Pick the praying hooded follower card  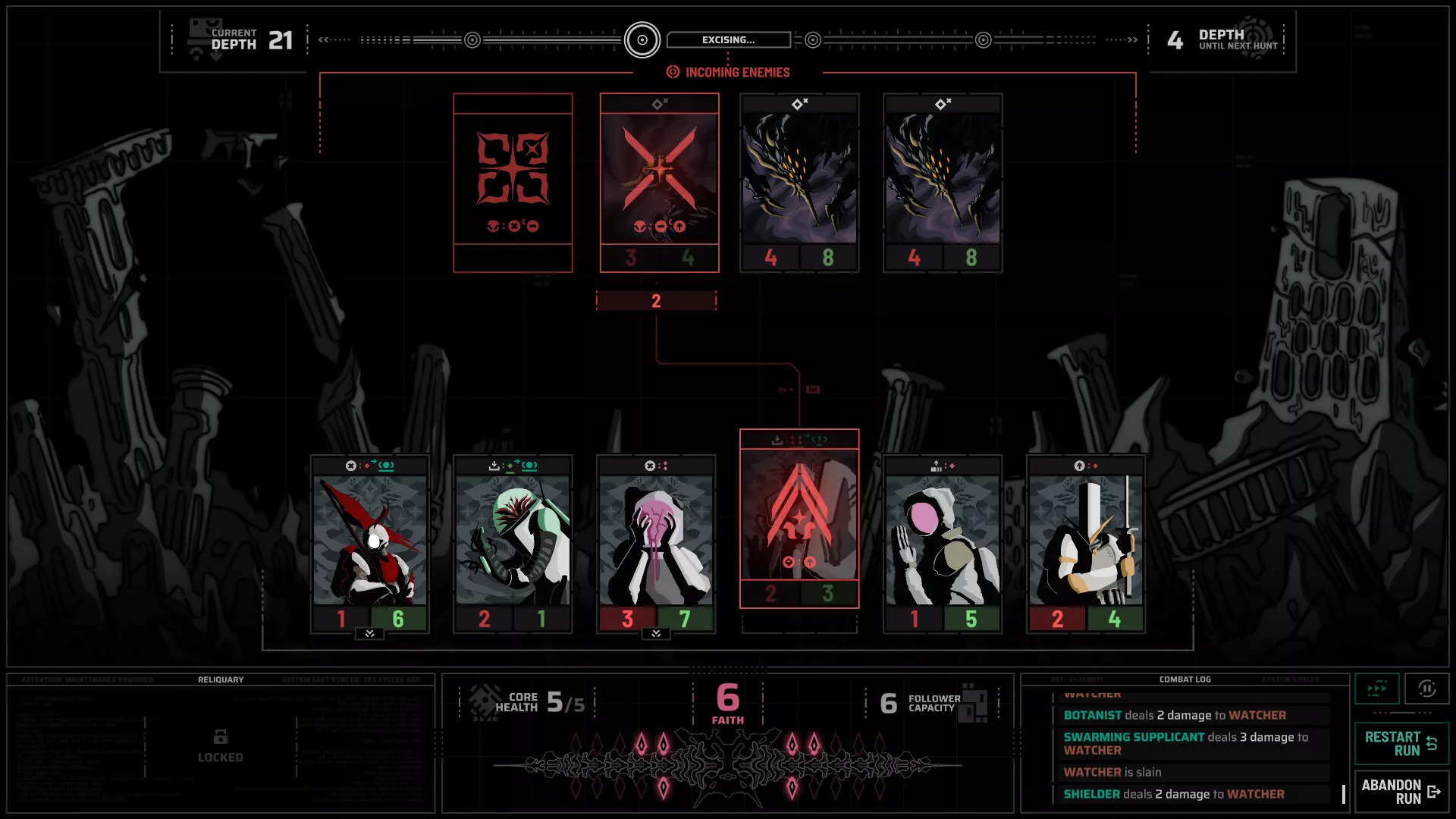[x=943, y=544]
